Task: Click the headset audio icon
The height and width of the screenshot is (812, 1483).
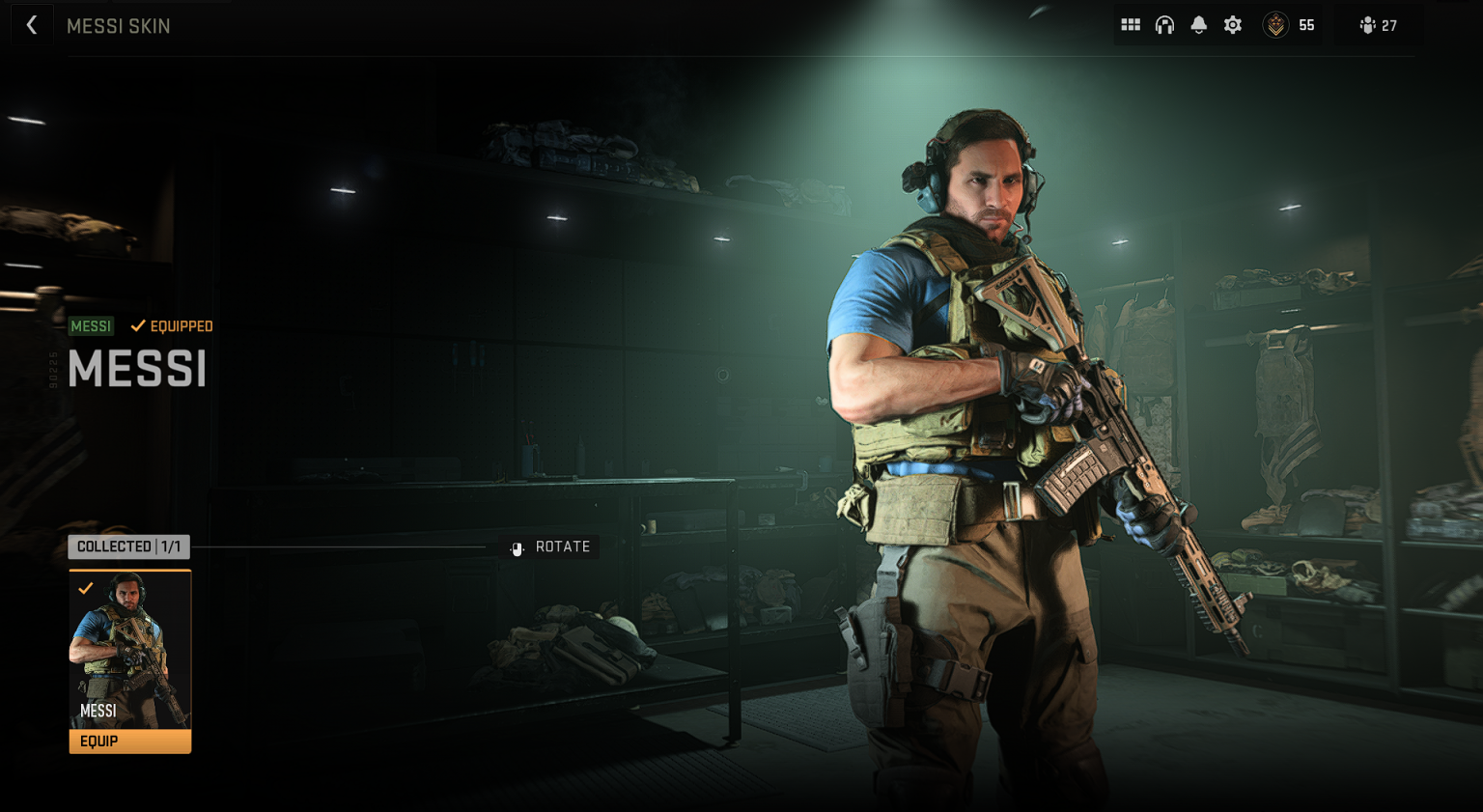Action: [x=1164, y=24]
